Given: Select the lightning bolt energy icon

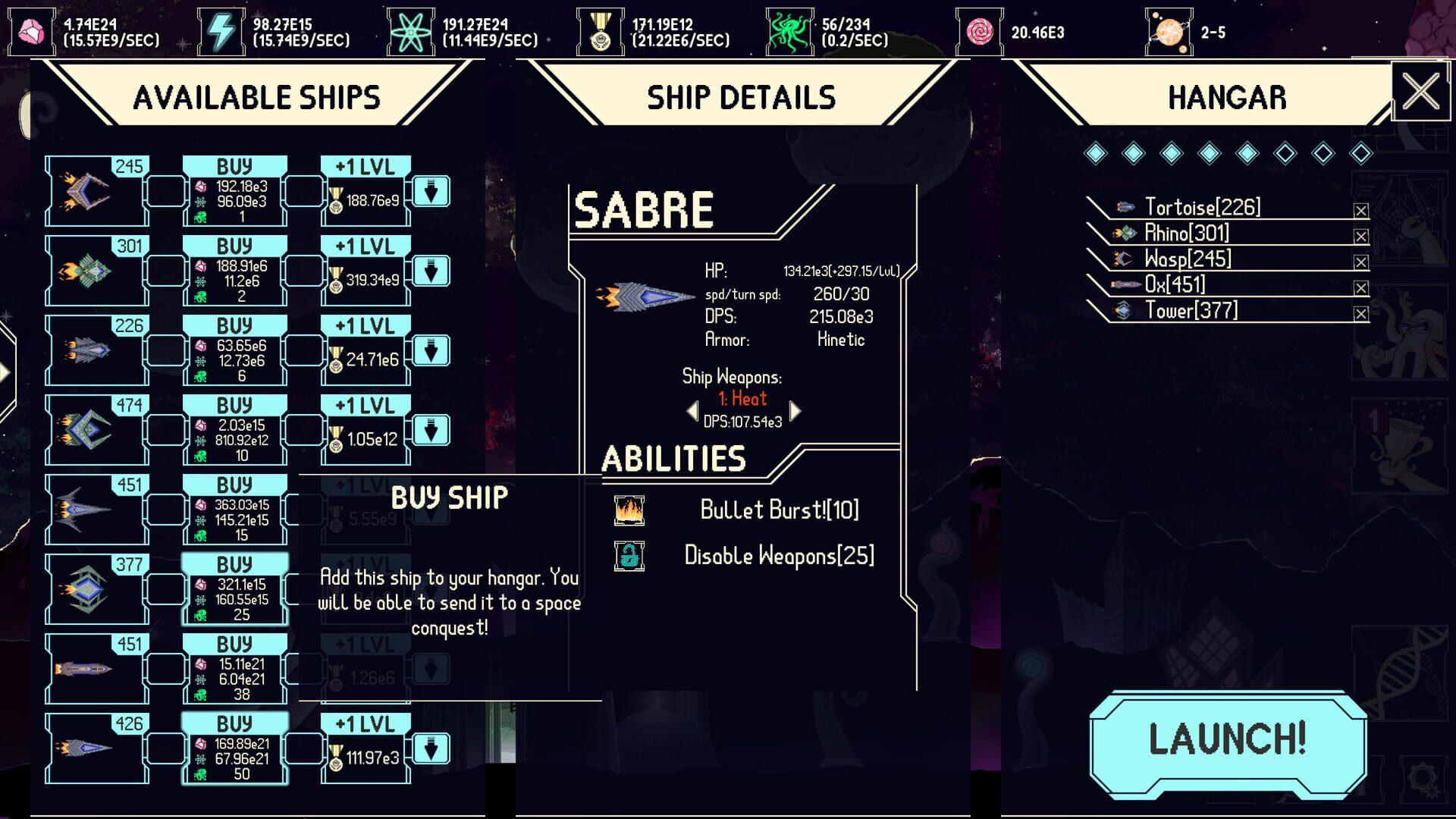Looking at the screenshot, I should point(221,30).
